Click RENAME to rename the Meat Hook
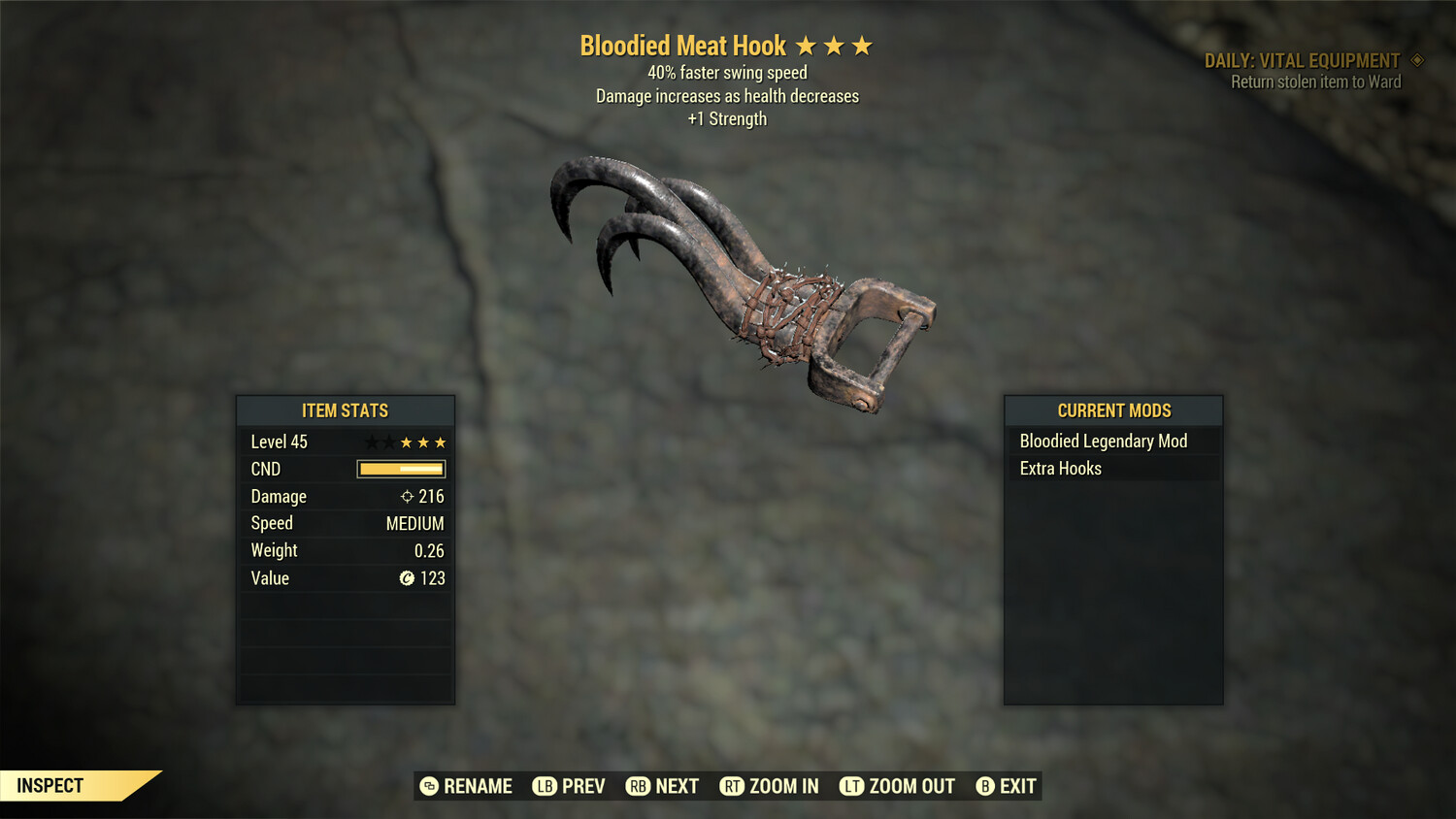Image resolution: width=1456 pixels, height=819 pixels. [477, 786]
